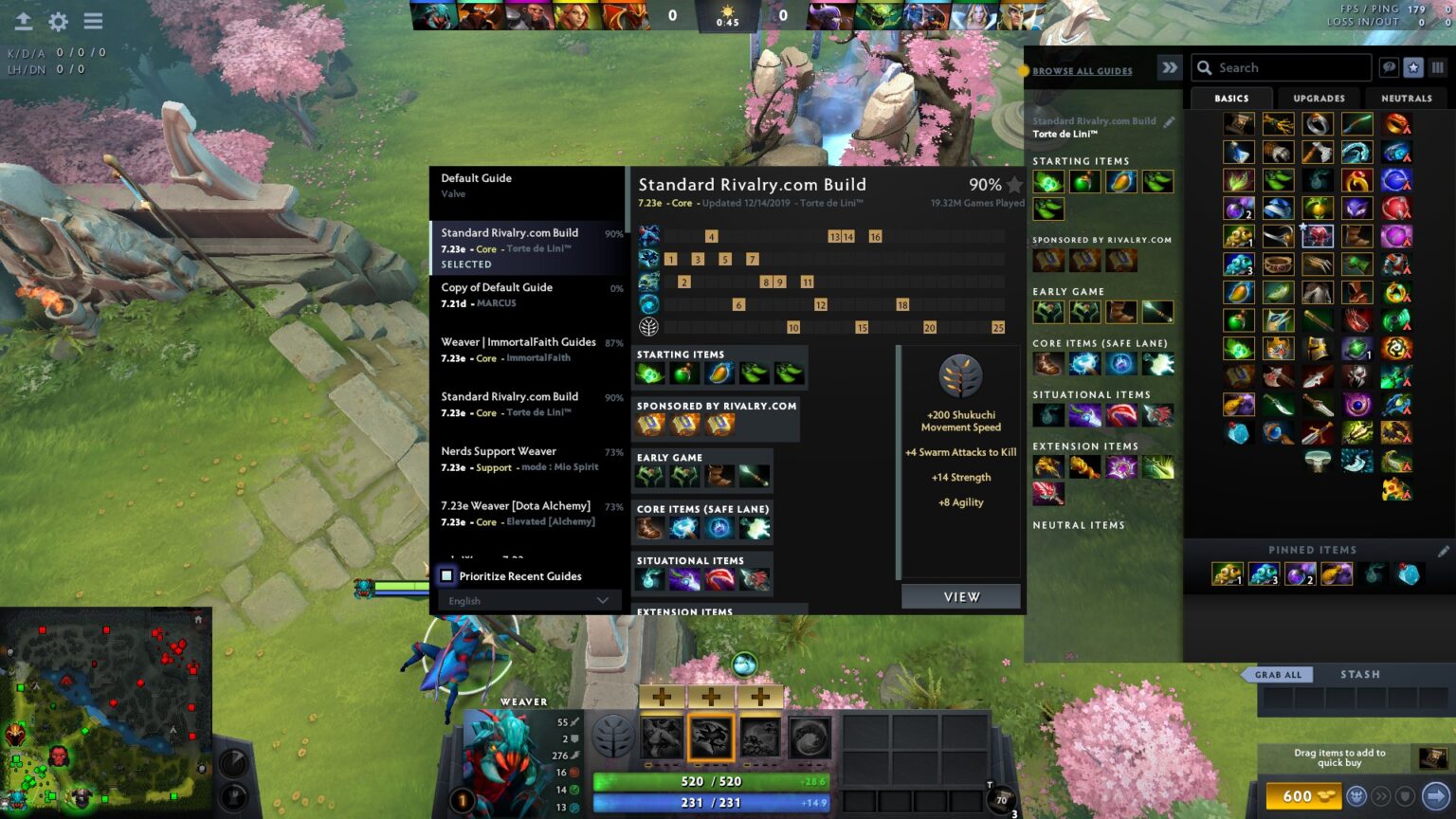Enable the Prioritize Recent Guides checkbox
1456x819 pixels.
coord(446,575)
